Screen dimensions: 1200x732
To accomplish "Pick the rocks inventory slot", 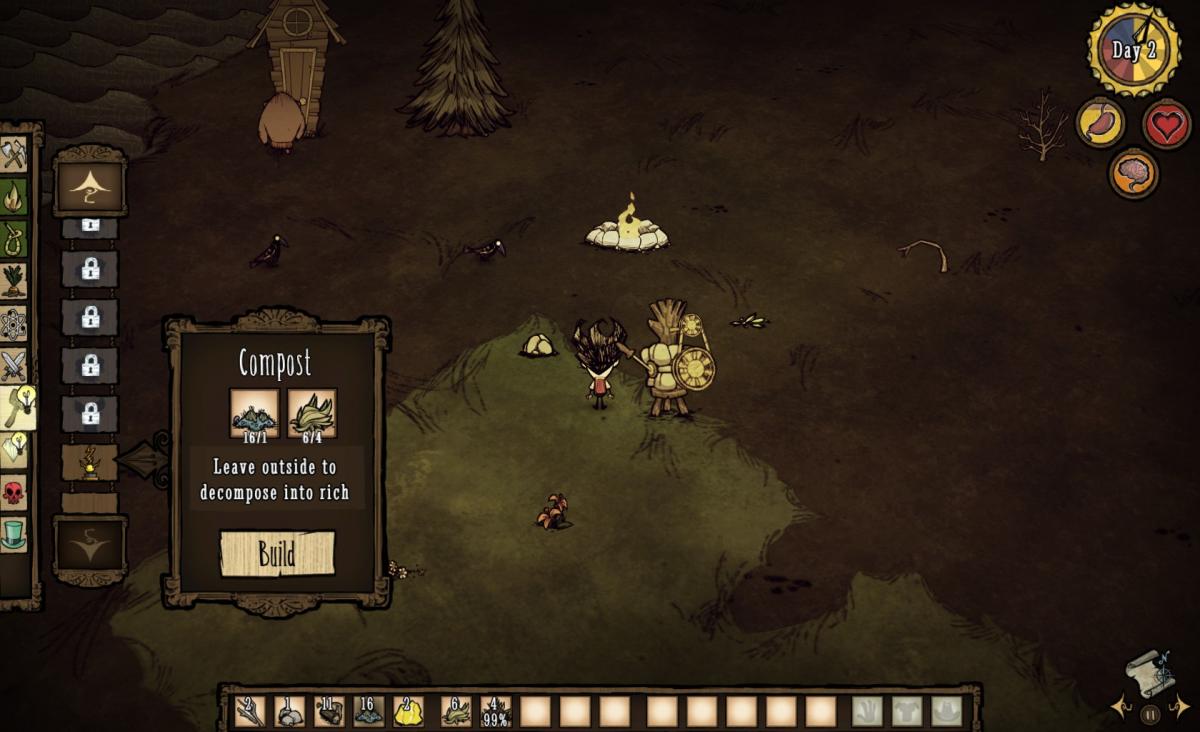I will (x=289, y=711).
